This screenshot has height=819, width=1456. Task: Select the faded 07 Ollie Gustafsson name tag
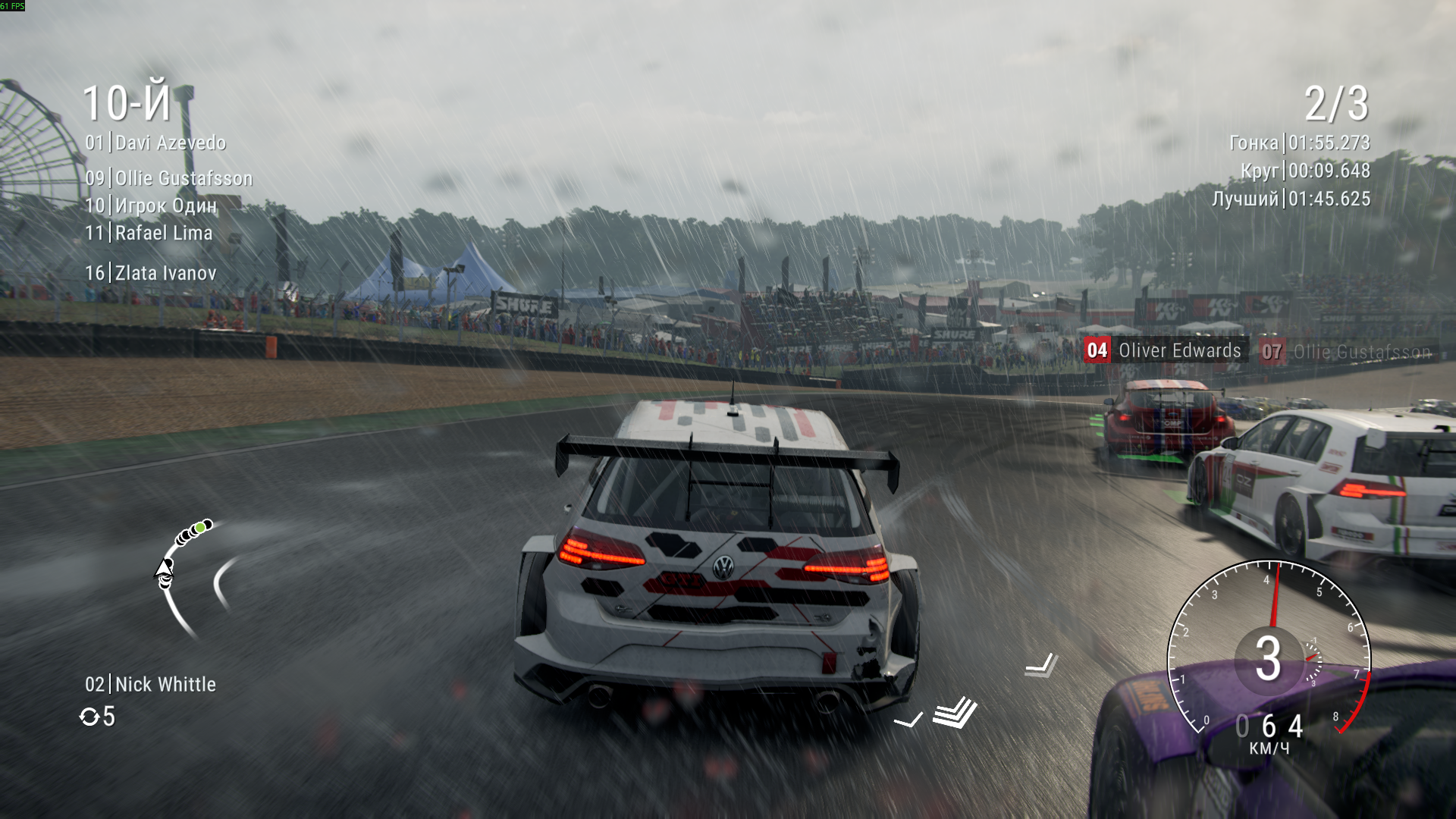(1347, 352)
